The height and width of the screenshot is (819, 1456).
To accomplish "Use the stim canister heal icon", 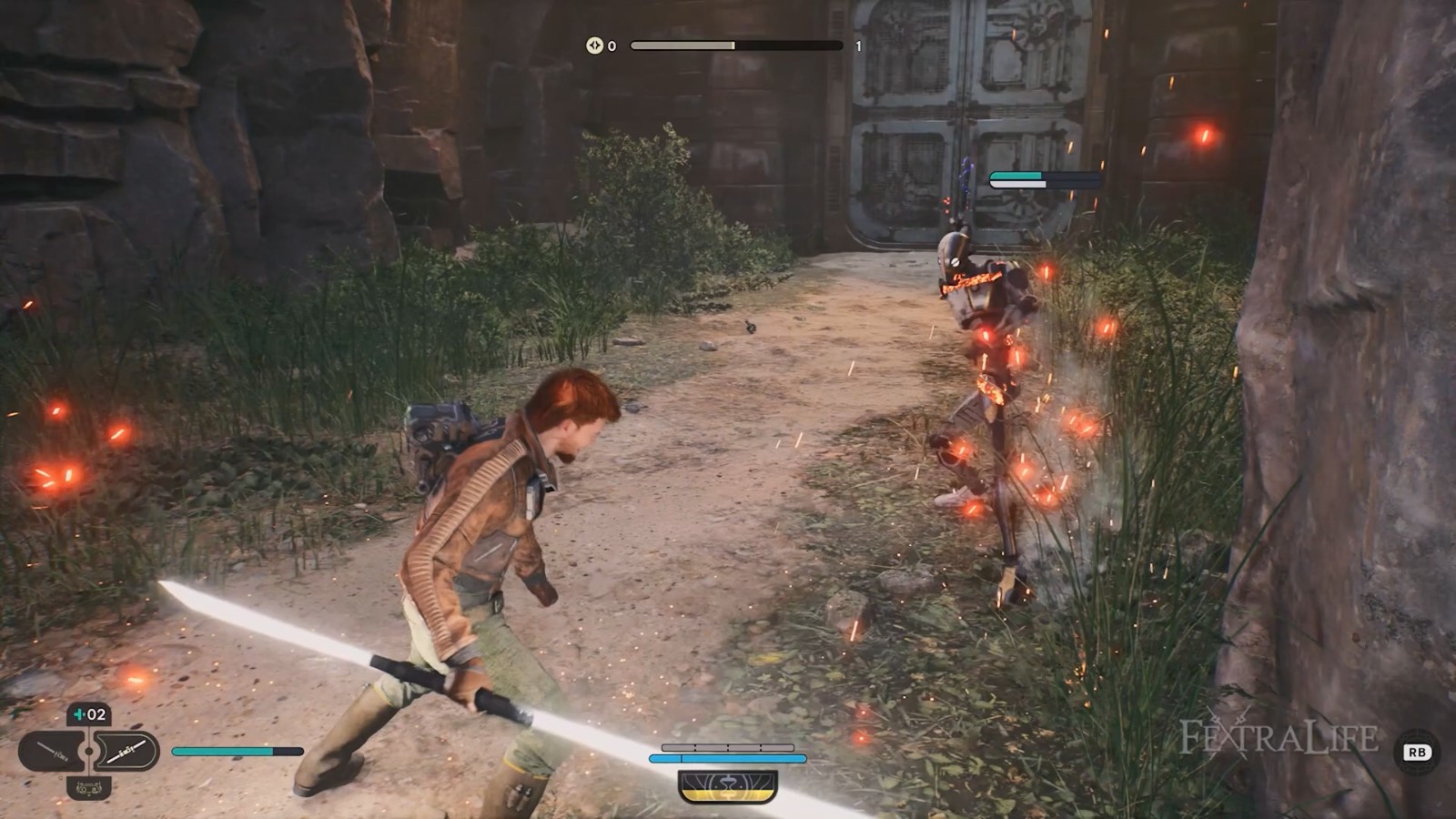I will tap(89, 715).
